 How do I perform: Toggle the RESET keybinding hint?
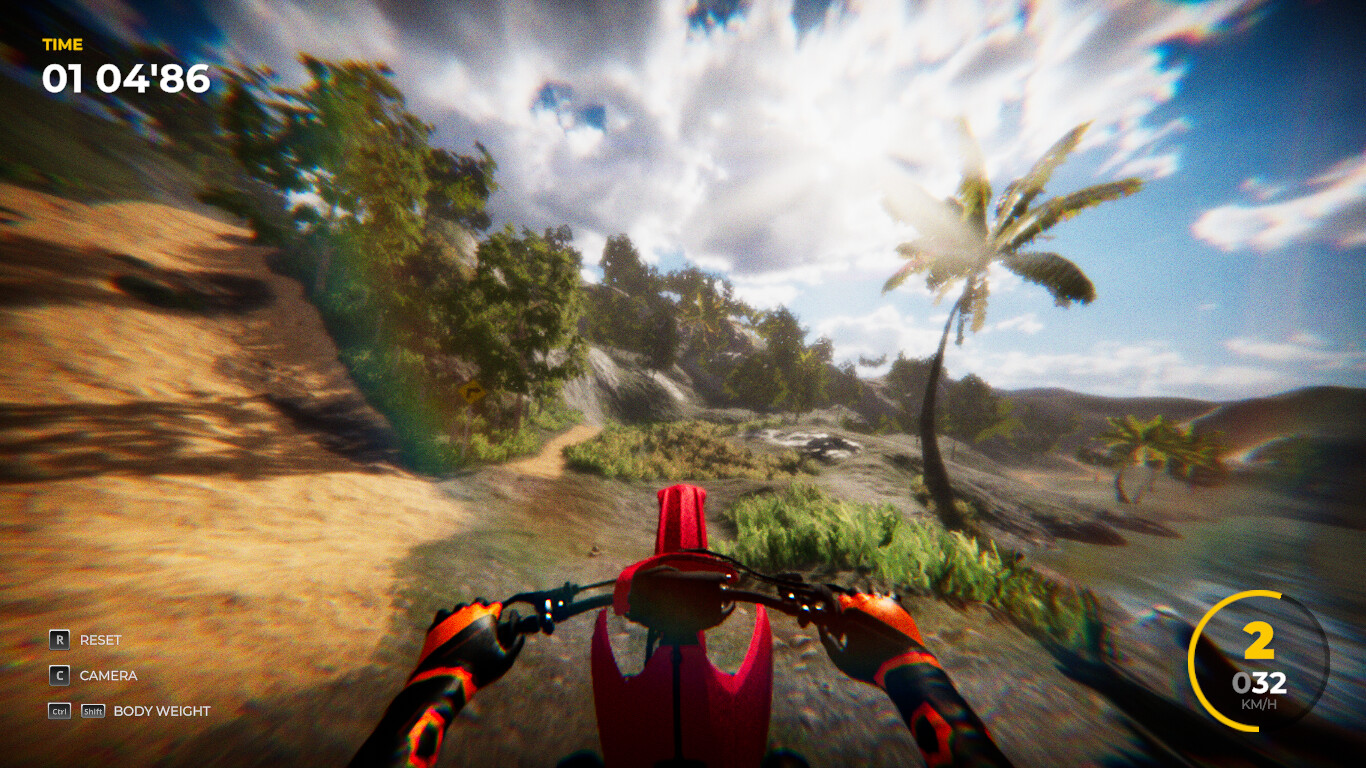pos(100,639)
